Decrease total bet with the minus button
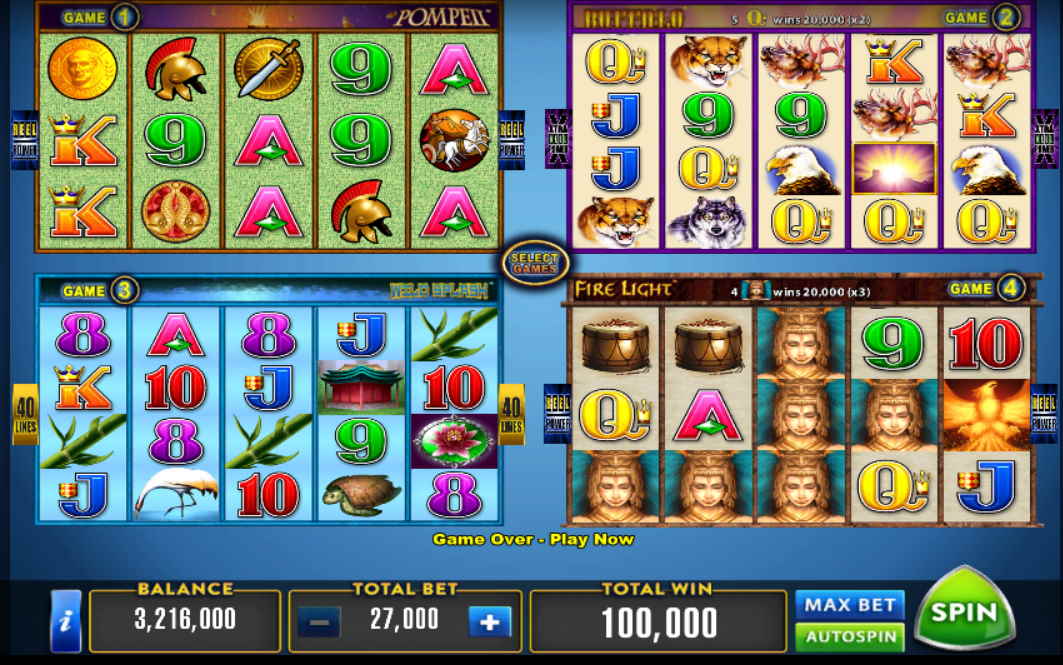Image resolution: width=1063 pixels, height=665 pixels. (319, 621)
